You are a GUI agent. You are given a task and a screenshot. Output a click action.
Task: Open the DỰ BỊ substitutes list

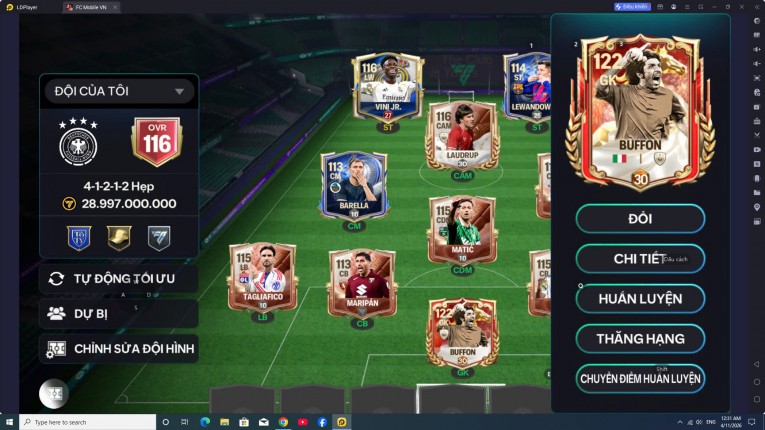118,313
